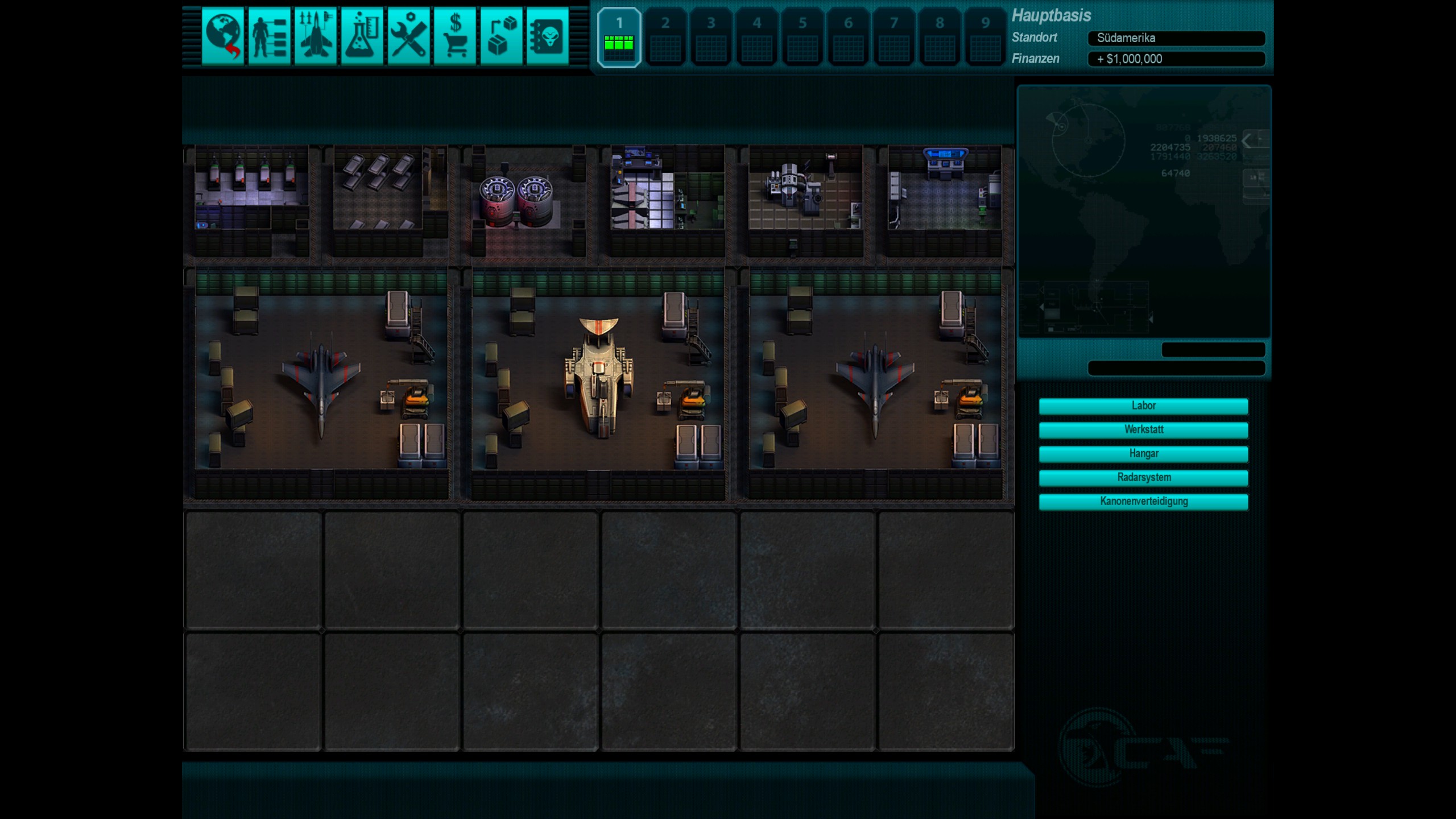Click the Hauptbasis base name

click(1051, 15)
